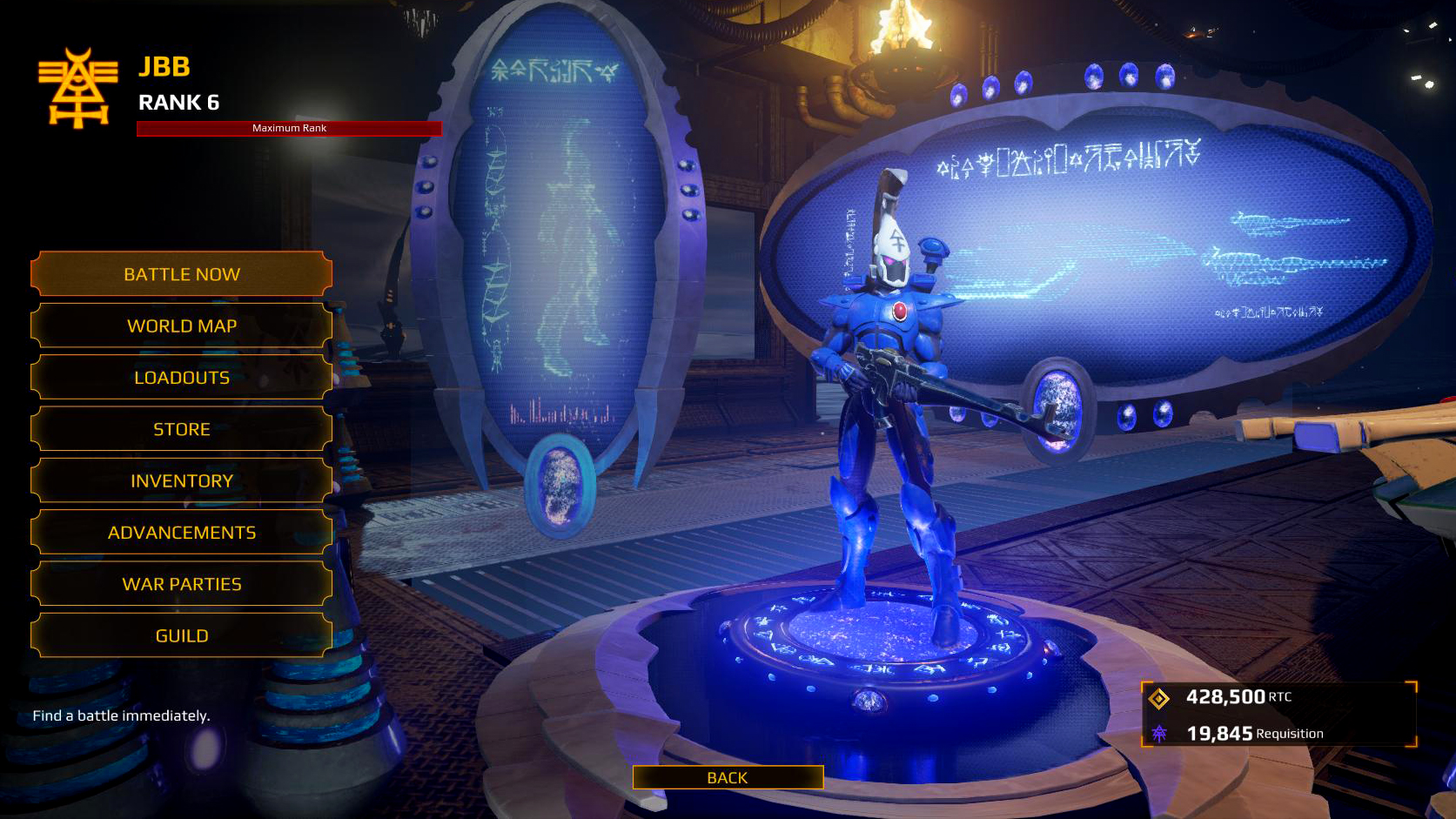Select World Map from the menu list
This screenshot has height=819, width=1456.
181,326
